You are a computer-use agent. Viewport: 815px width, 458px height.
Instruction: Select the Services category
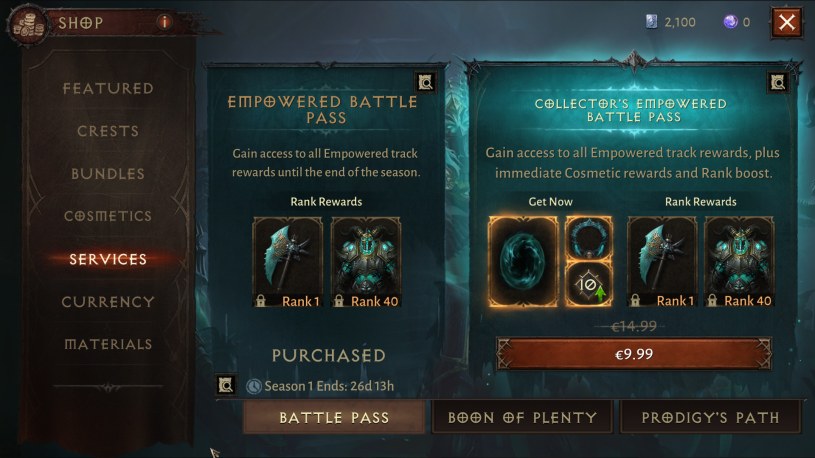click(x=108, y=259)
